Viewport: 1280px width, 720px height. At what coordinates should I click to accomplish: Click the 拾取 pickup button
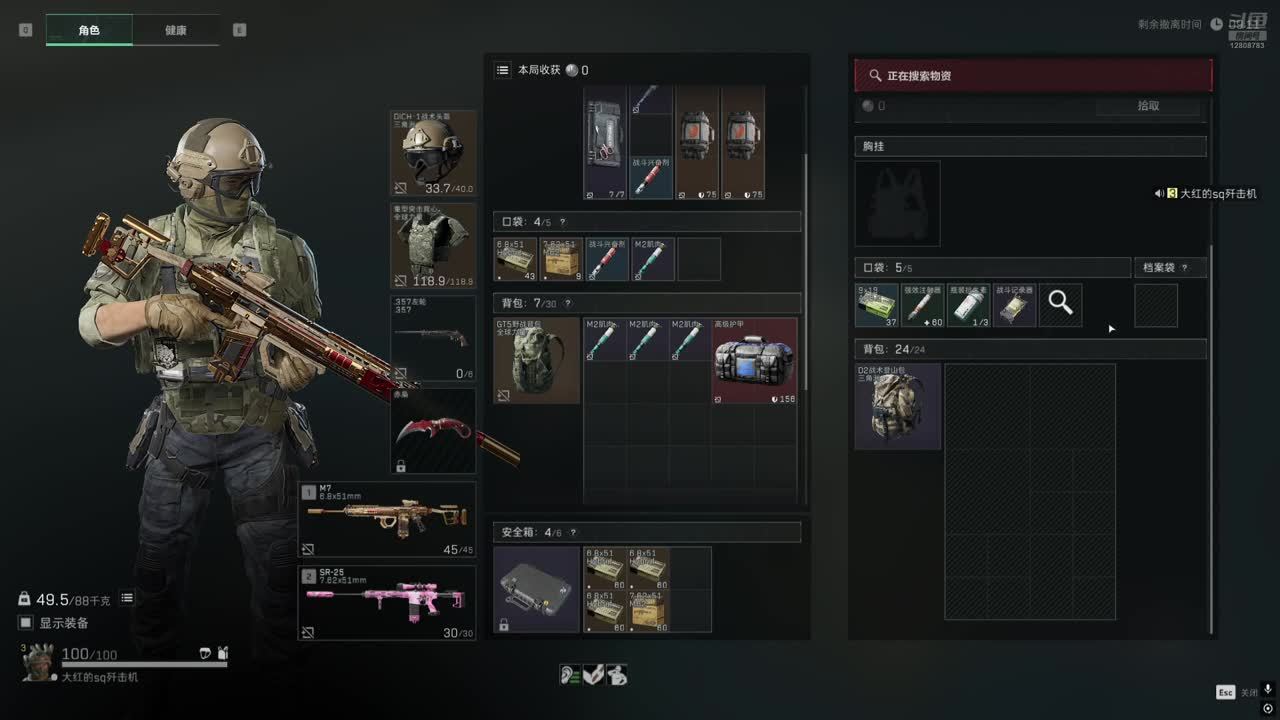1148,106
